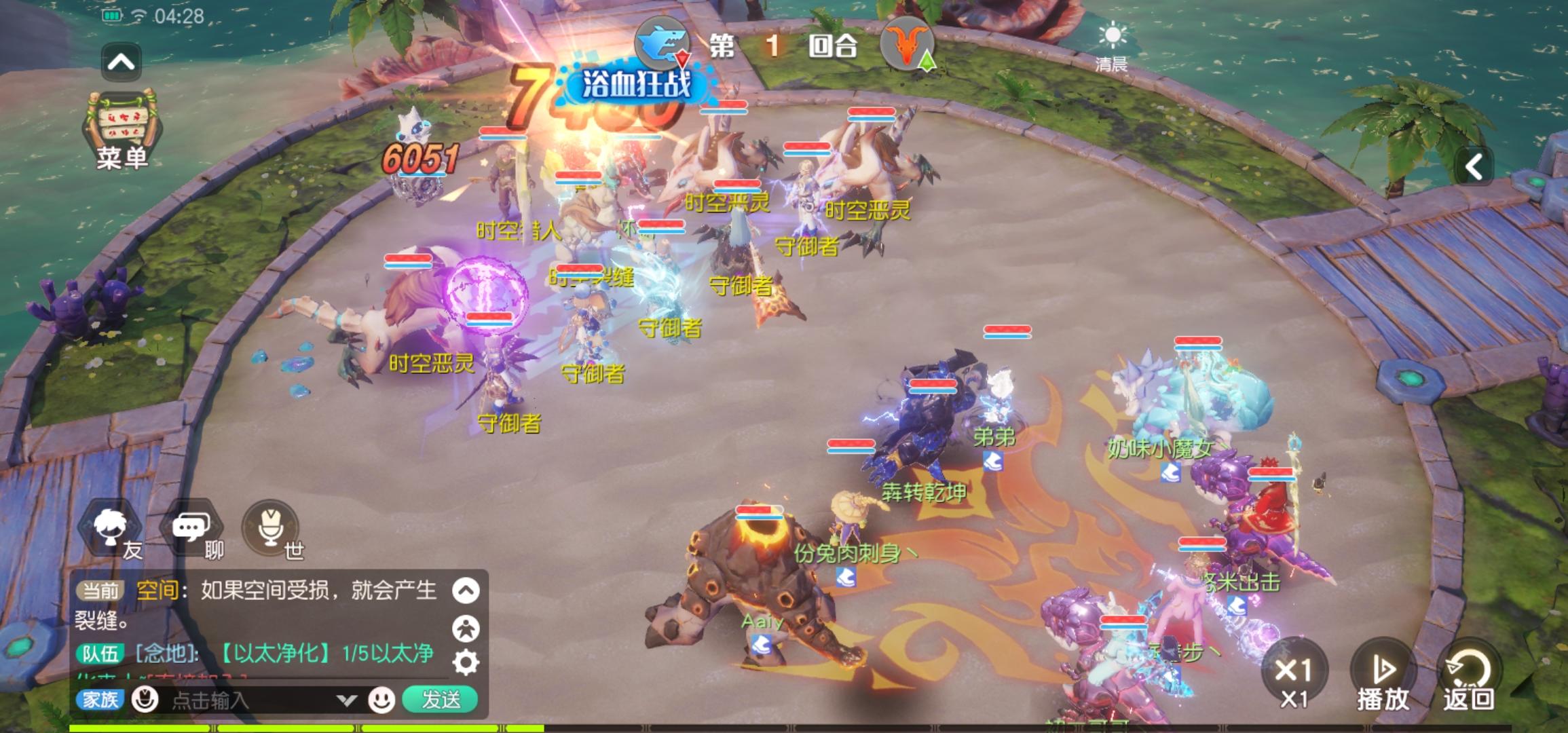Open the chat settings gear icon
The height and width of the screenshot is (733, 1568).
pos(466,662)
